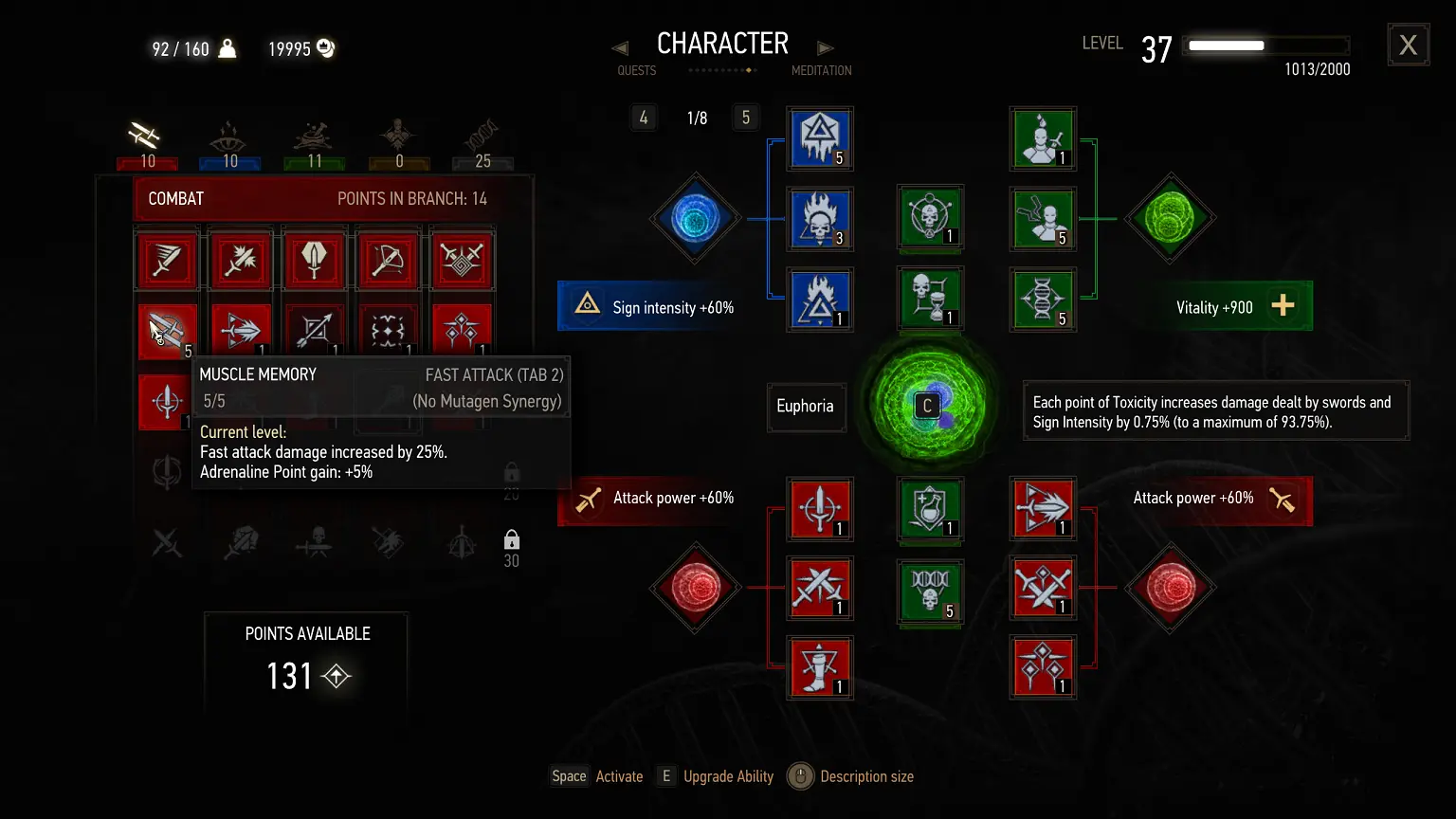Click the plus button on Vitality +900

1284,305
